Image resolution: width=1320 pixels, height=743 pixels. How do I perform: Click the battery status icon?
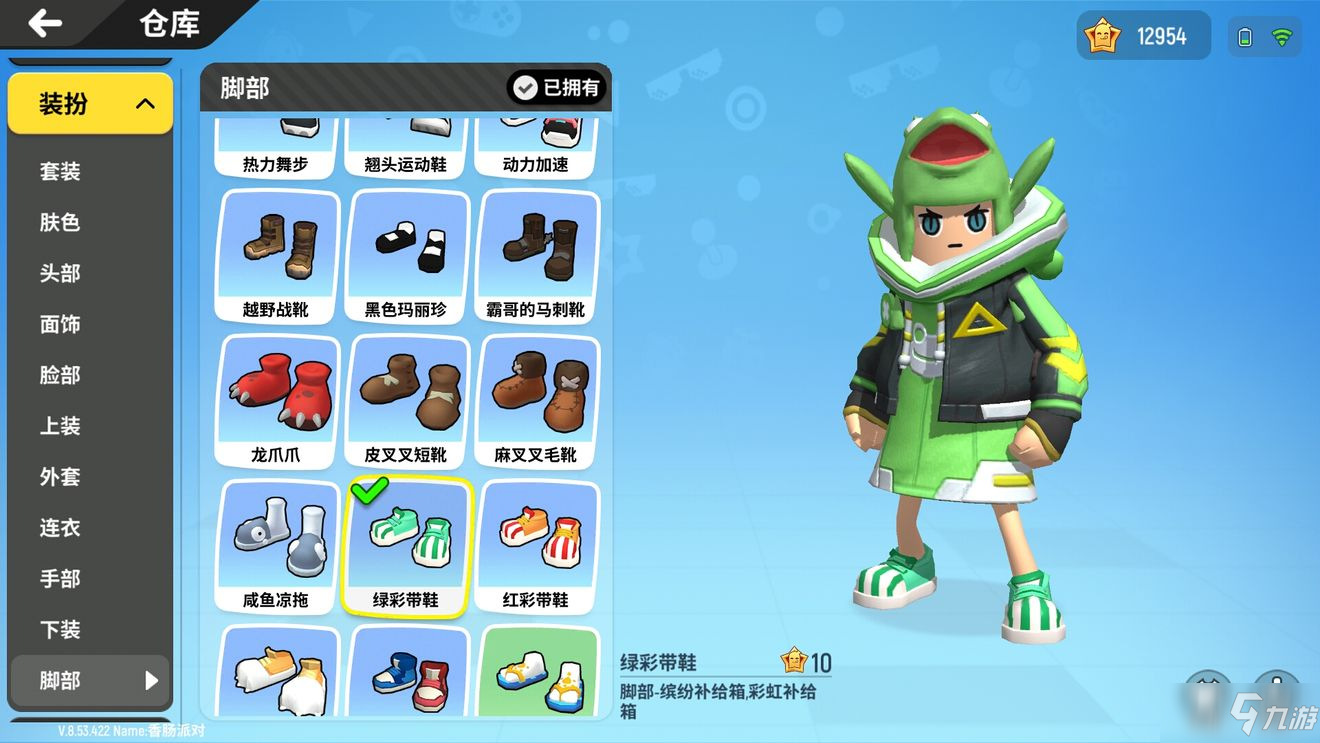(x=1243, y=35)
